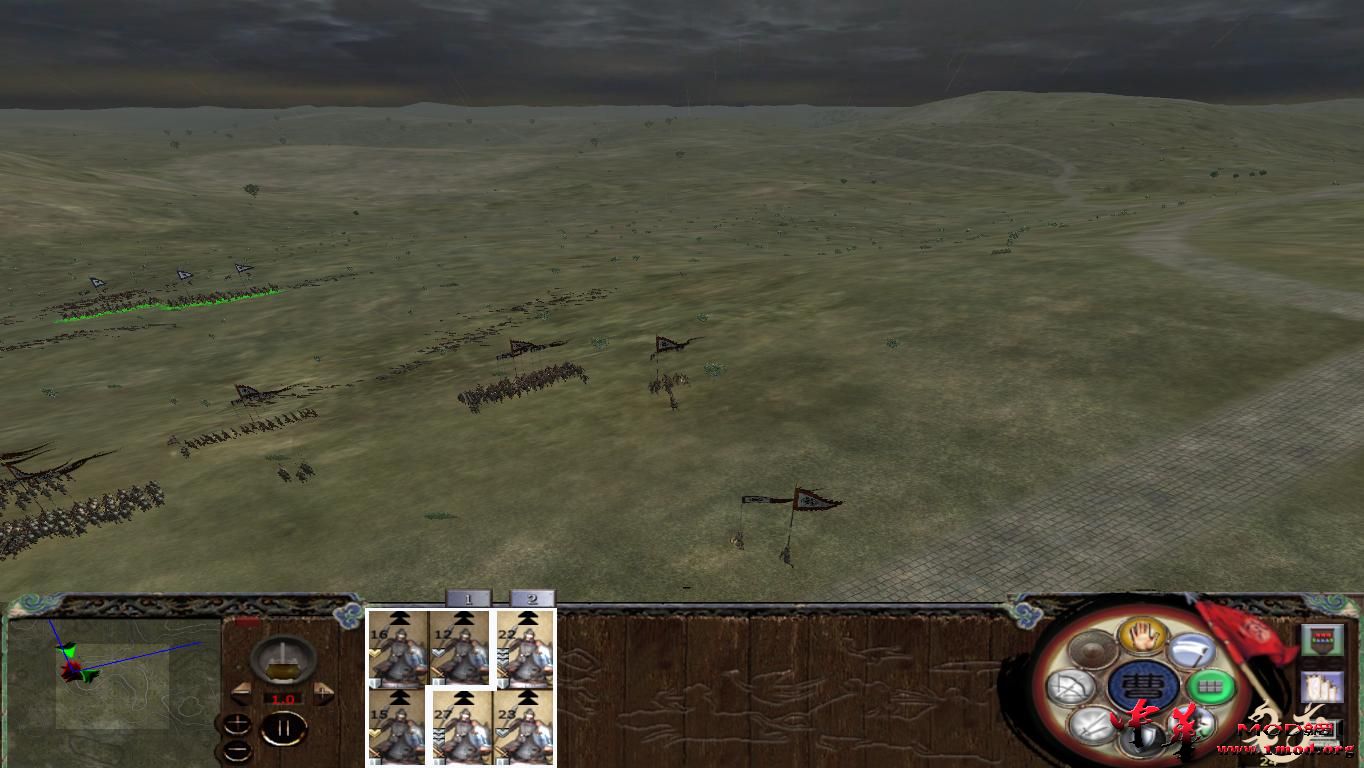Switch to unit group tab 1

tap(468, 597)
